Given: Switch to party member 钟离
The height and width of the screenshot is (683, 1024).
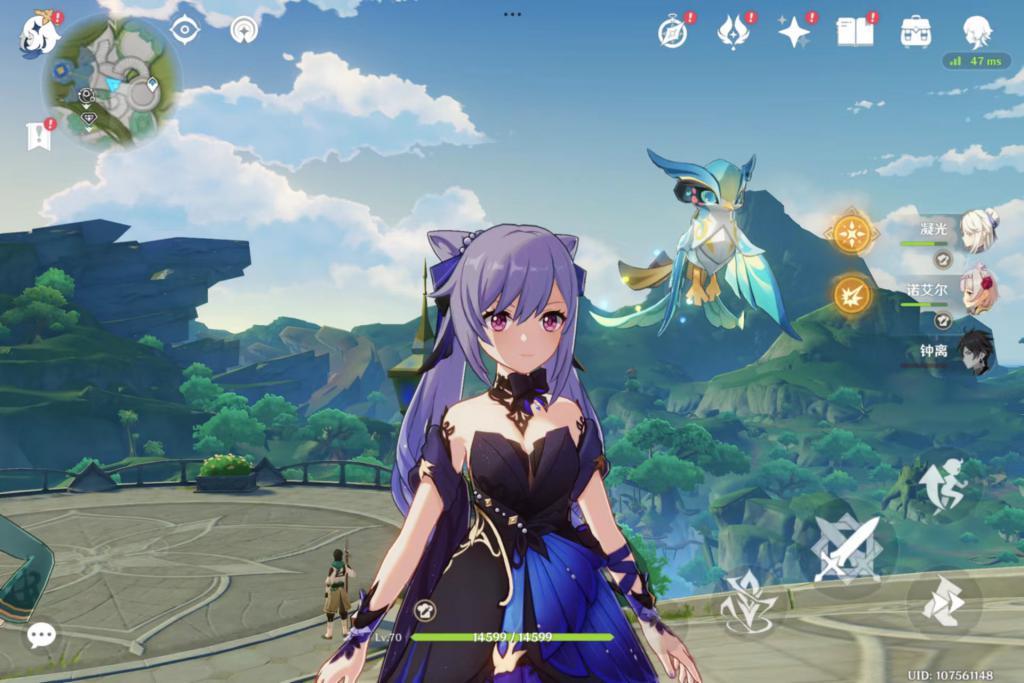Looking at the screenshot, I should [973, 352].
